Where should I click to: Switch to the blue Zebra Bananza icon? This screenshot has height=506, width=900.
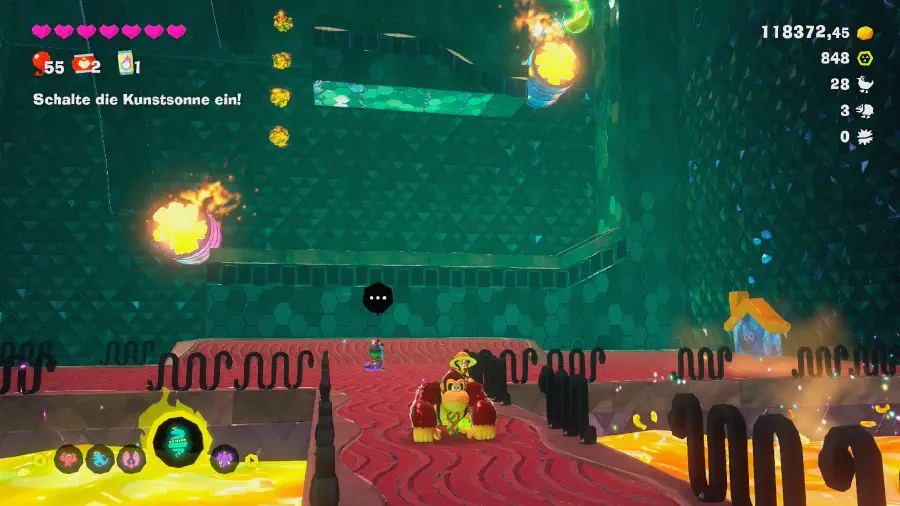pyautogui.click(x=100, y=459)
